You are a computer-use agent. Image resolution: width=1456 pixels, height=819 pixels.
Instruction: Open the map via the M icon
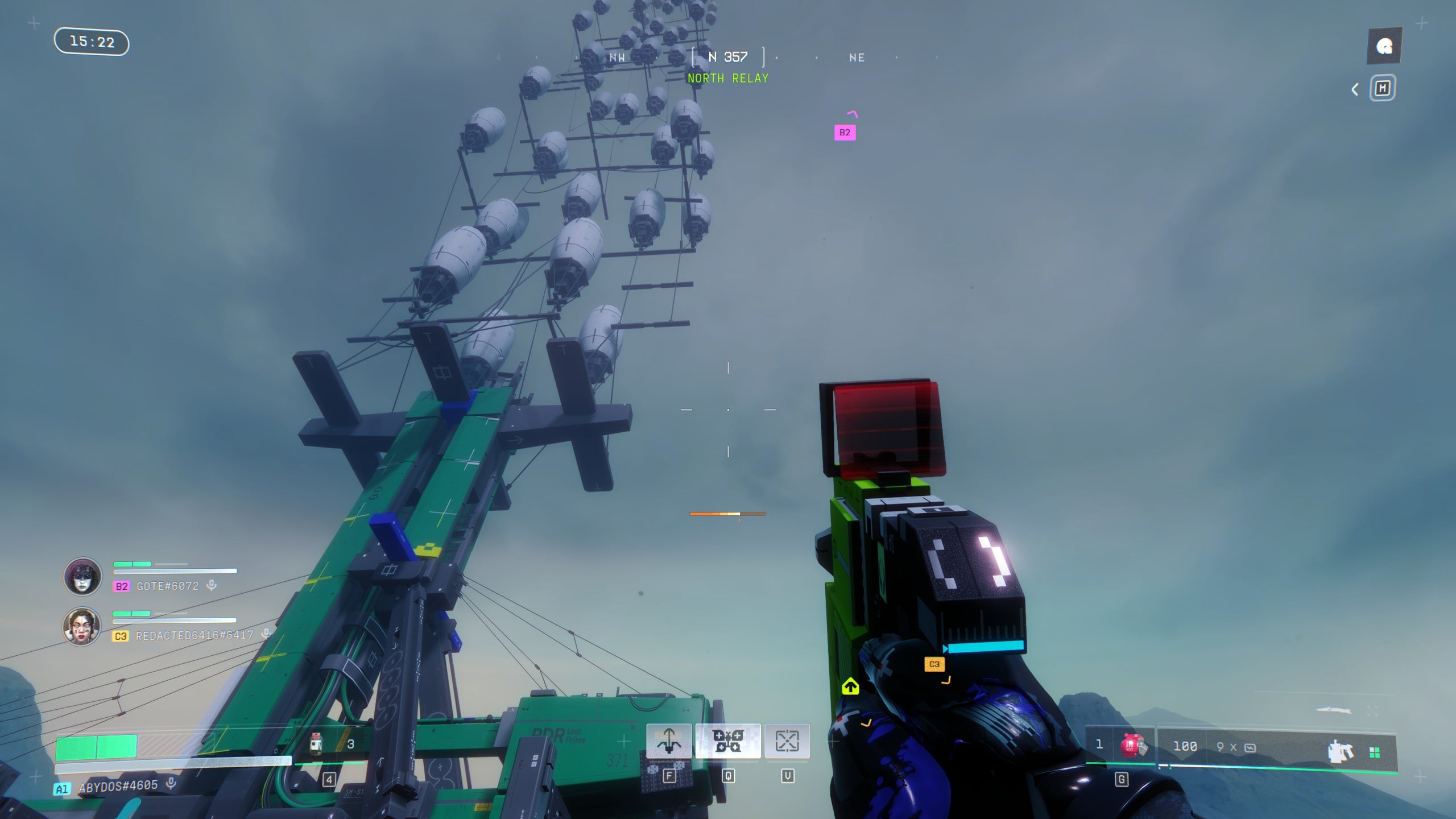(1382, 89)
